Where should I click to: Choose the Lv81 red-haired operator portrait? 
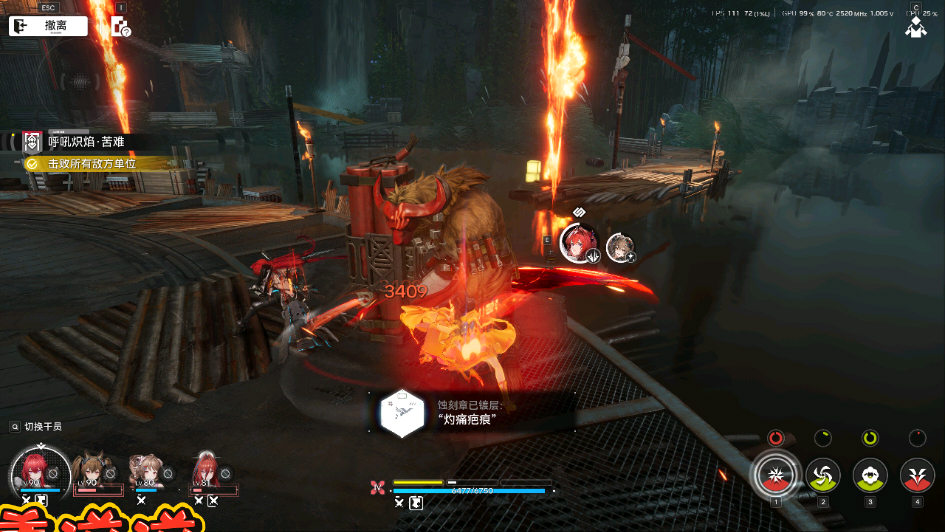click(206, 470)
